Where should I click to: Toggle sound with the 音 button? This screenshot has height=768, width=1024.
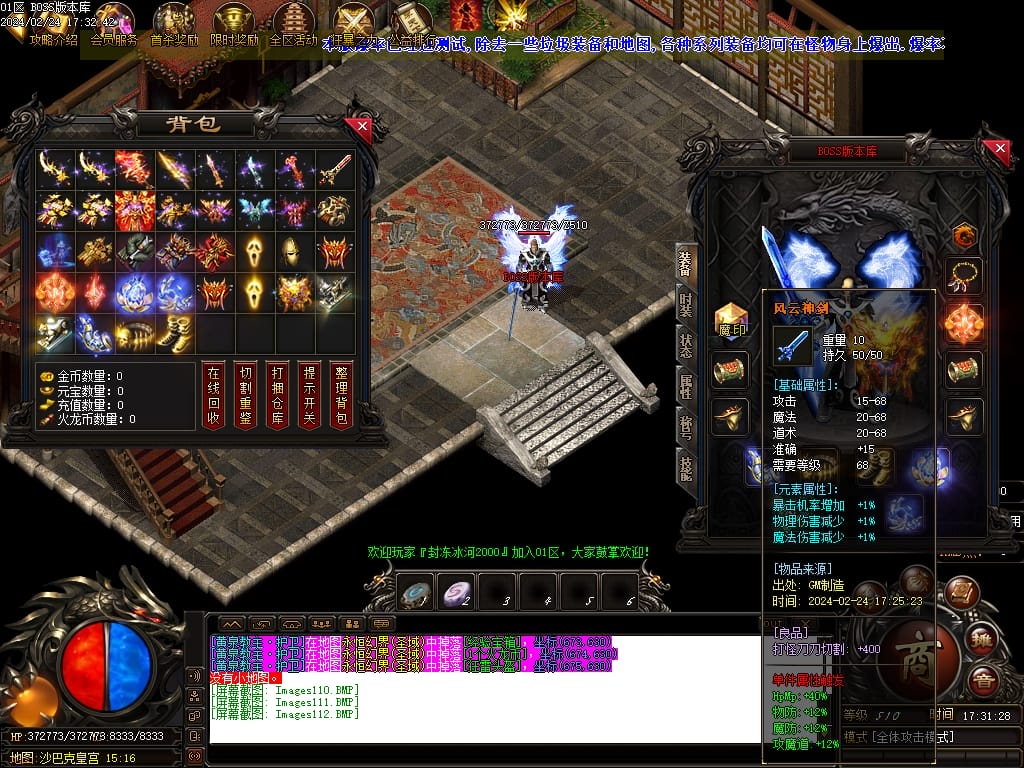[983, 680]
